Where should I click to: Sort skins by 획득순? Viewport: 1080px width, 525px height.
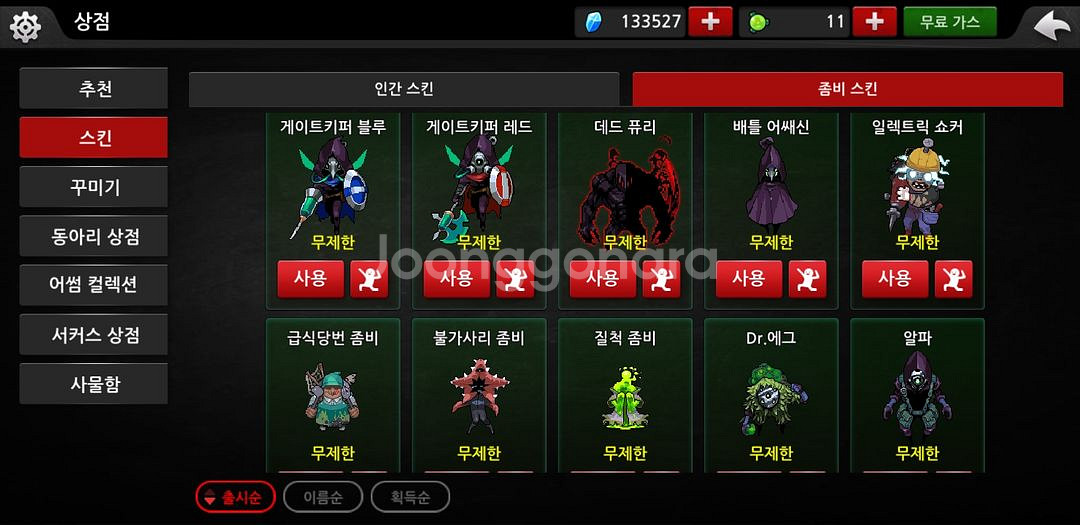point(410,497)
